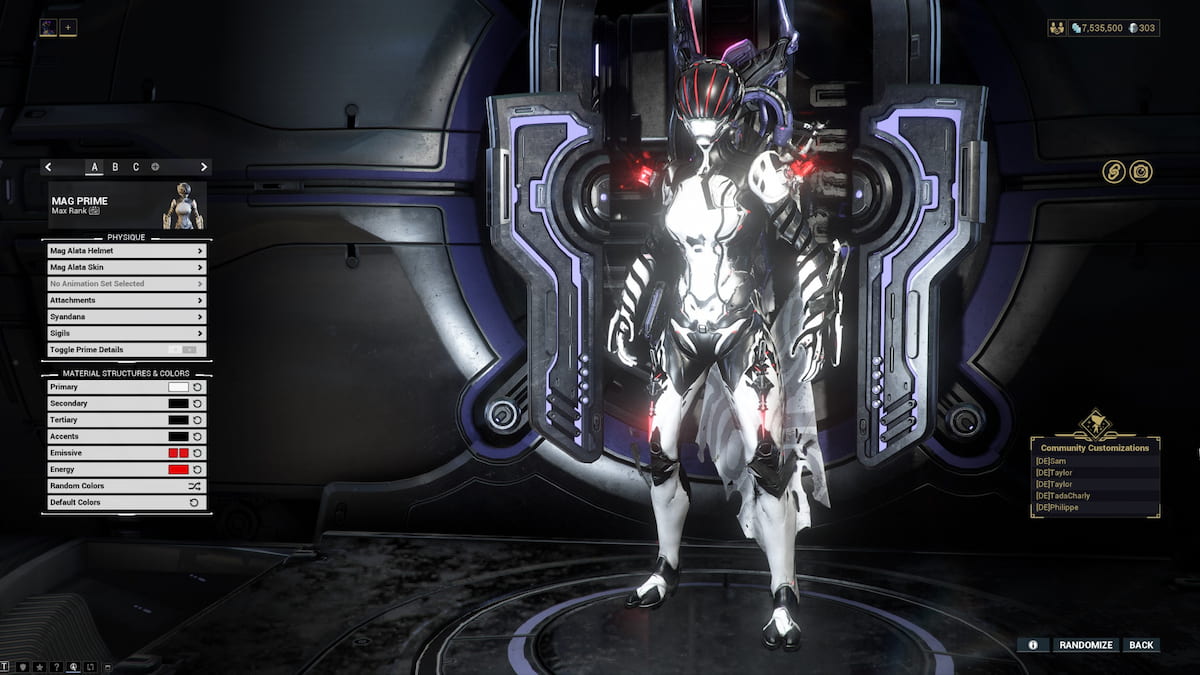The height and width of the screenshot is (675, 1200).
Task: Open the Mag Alata Skin selection
Action: [x=126, y=267]
